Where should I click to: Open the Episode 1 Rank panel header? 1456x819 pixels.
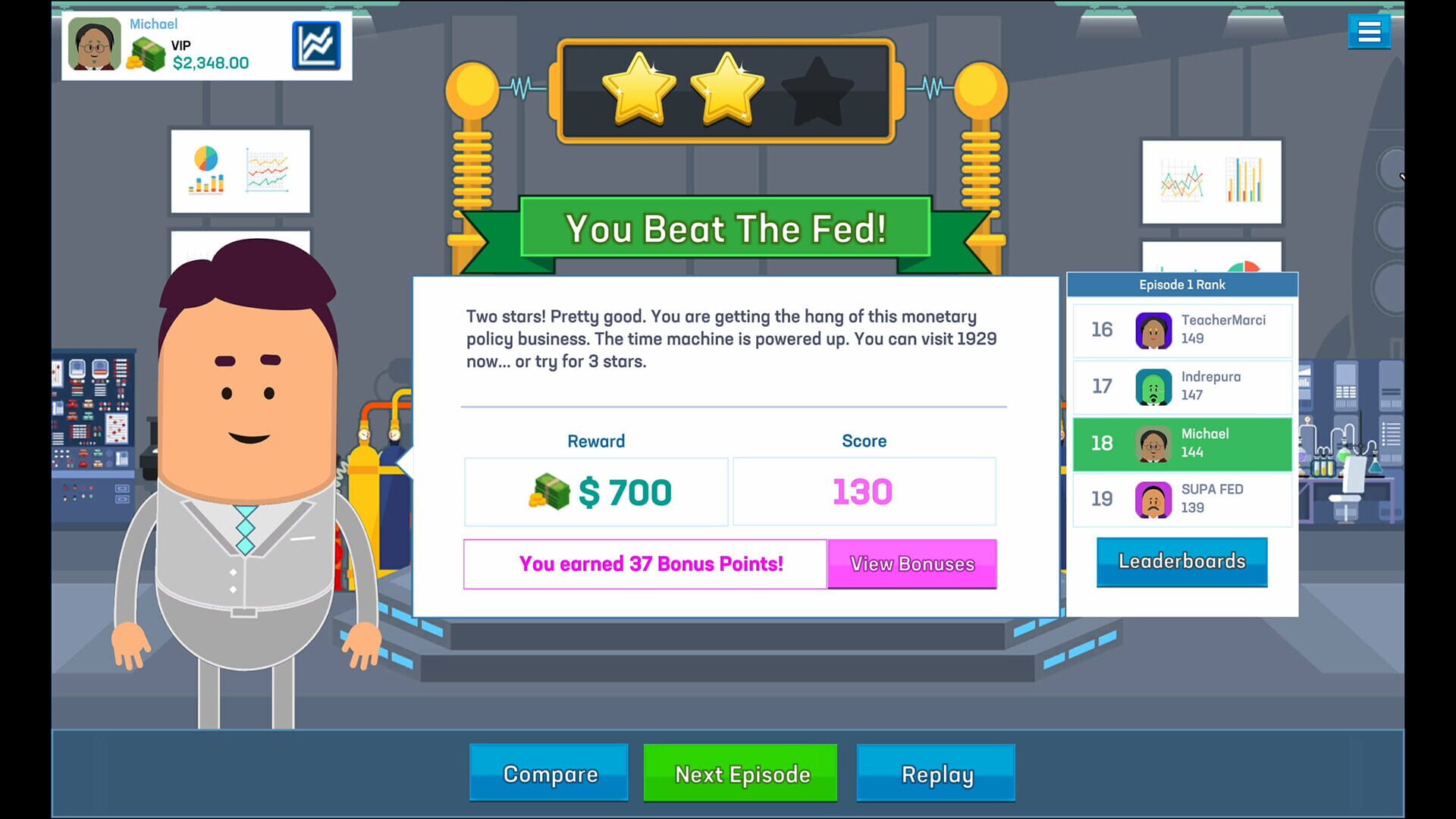coord(1181,284)
